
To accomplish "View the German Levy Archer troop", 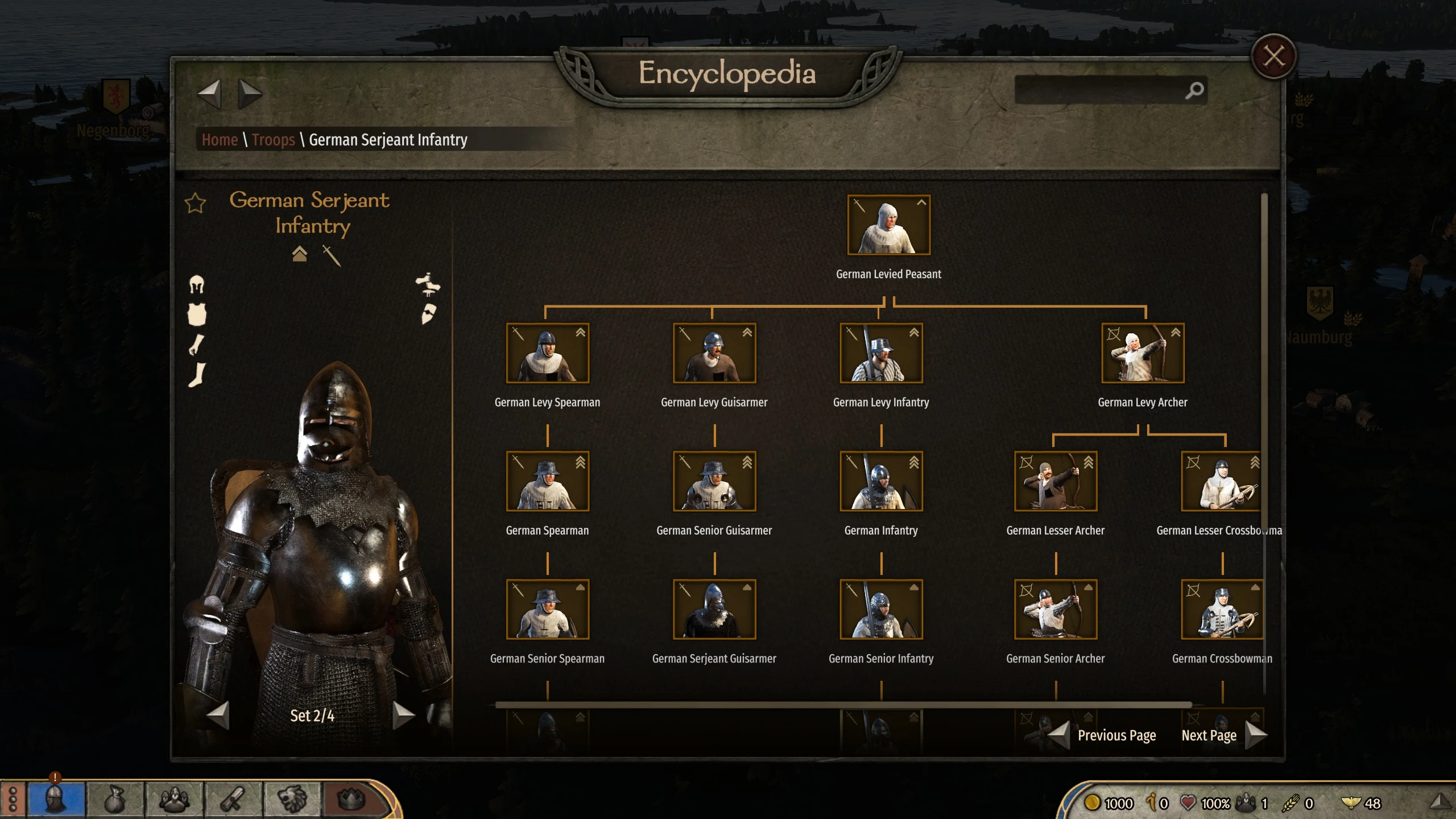I will pos(1143,353).
